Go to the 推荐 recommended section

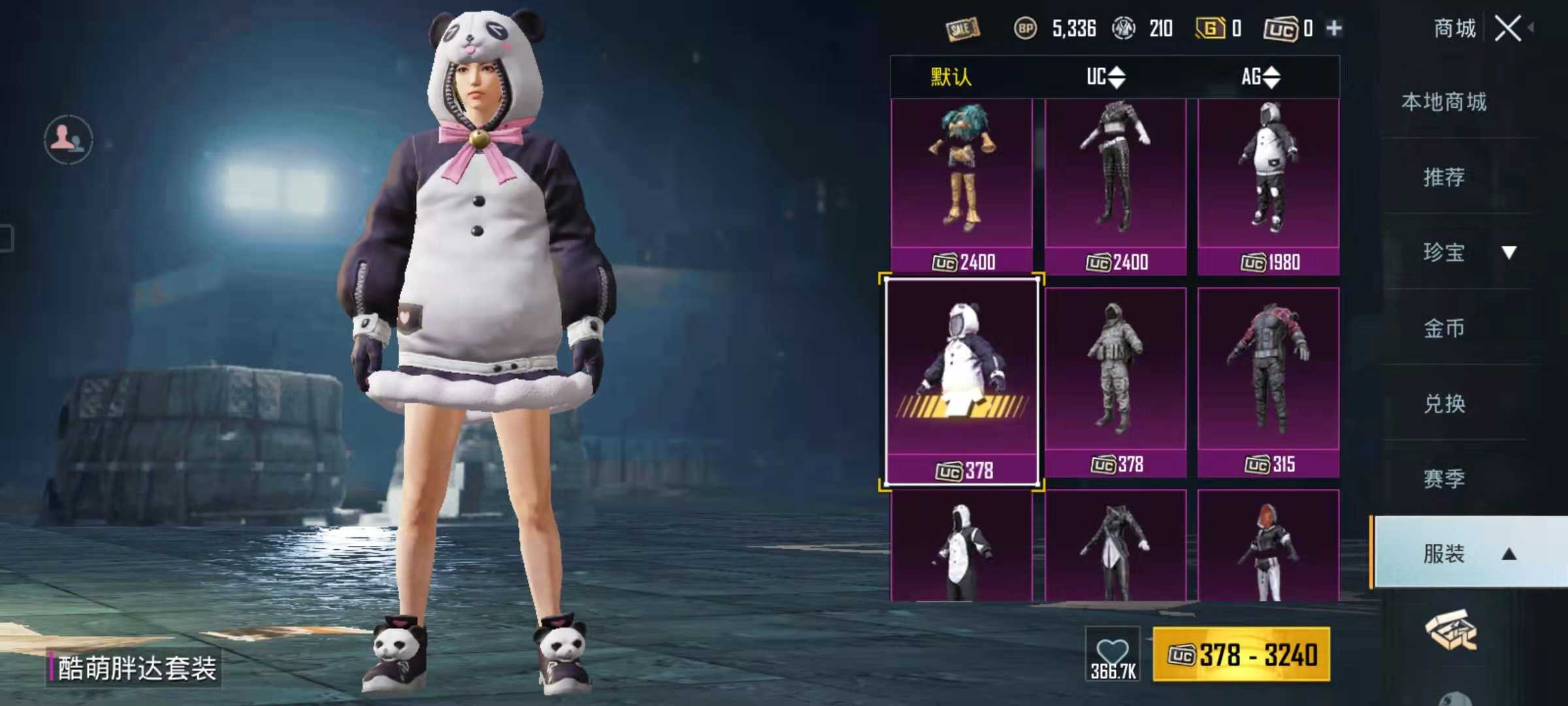click(1444, 176)
